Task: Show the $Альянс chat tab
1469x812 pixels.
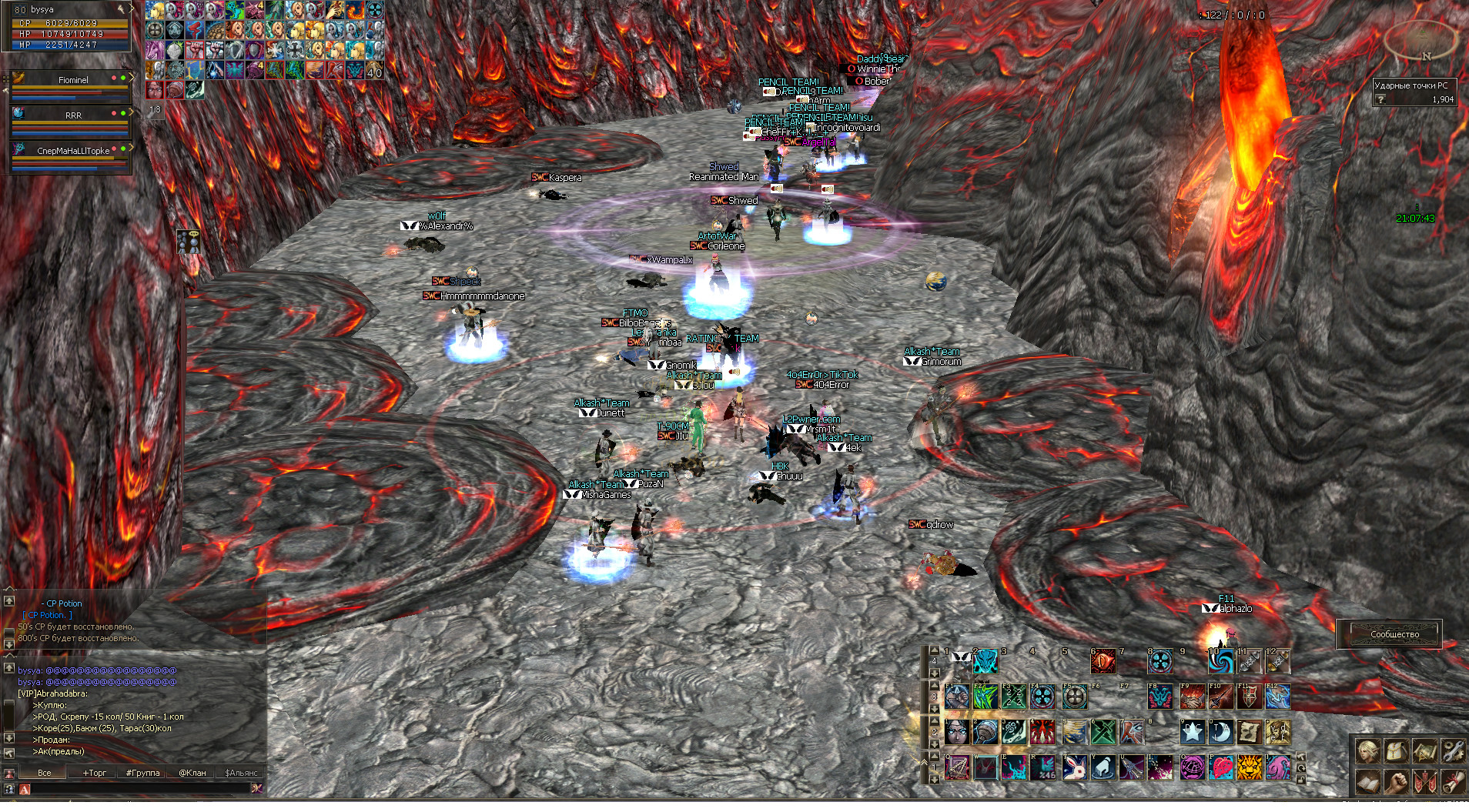Action: (241, 773)
